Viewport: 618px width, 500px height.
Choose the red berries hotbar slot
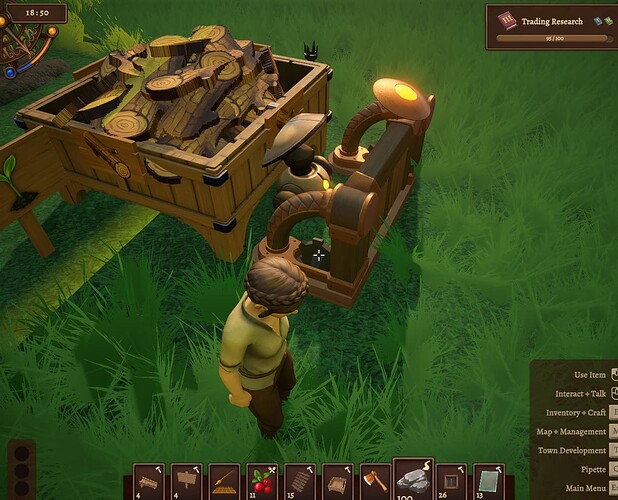click(262, 481)
